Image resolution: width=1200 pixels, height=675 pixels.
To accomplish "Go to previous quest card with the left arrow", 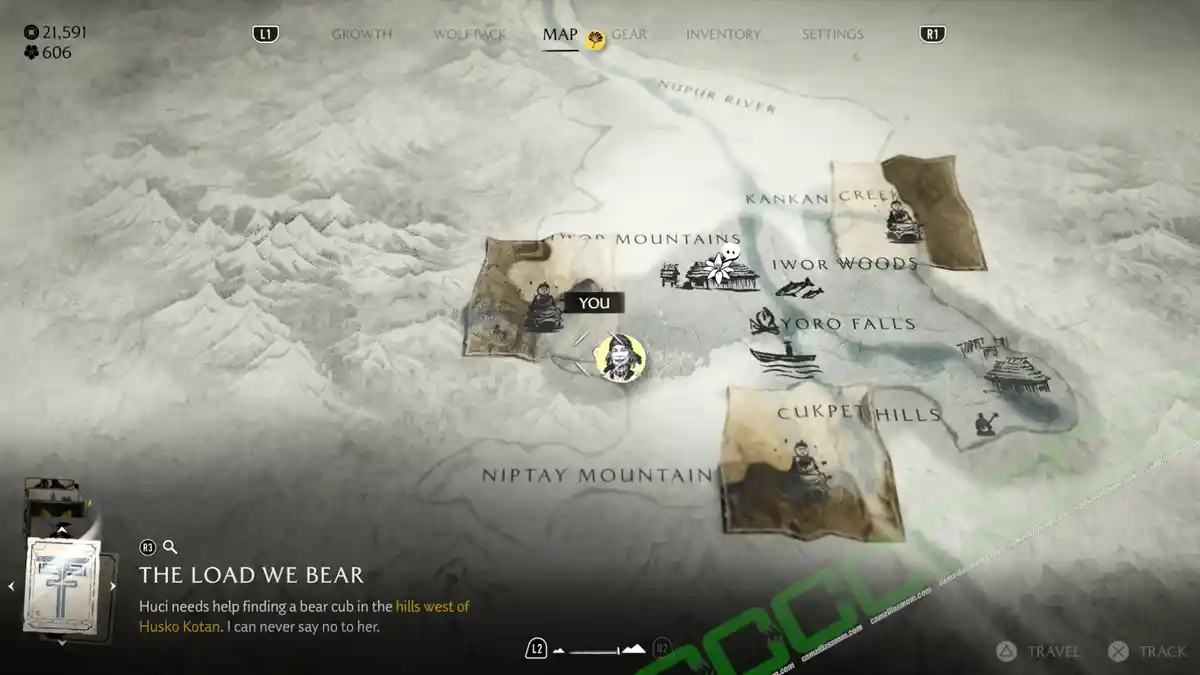I will click(12, 587).
